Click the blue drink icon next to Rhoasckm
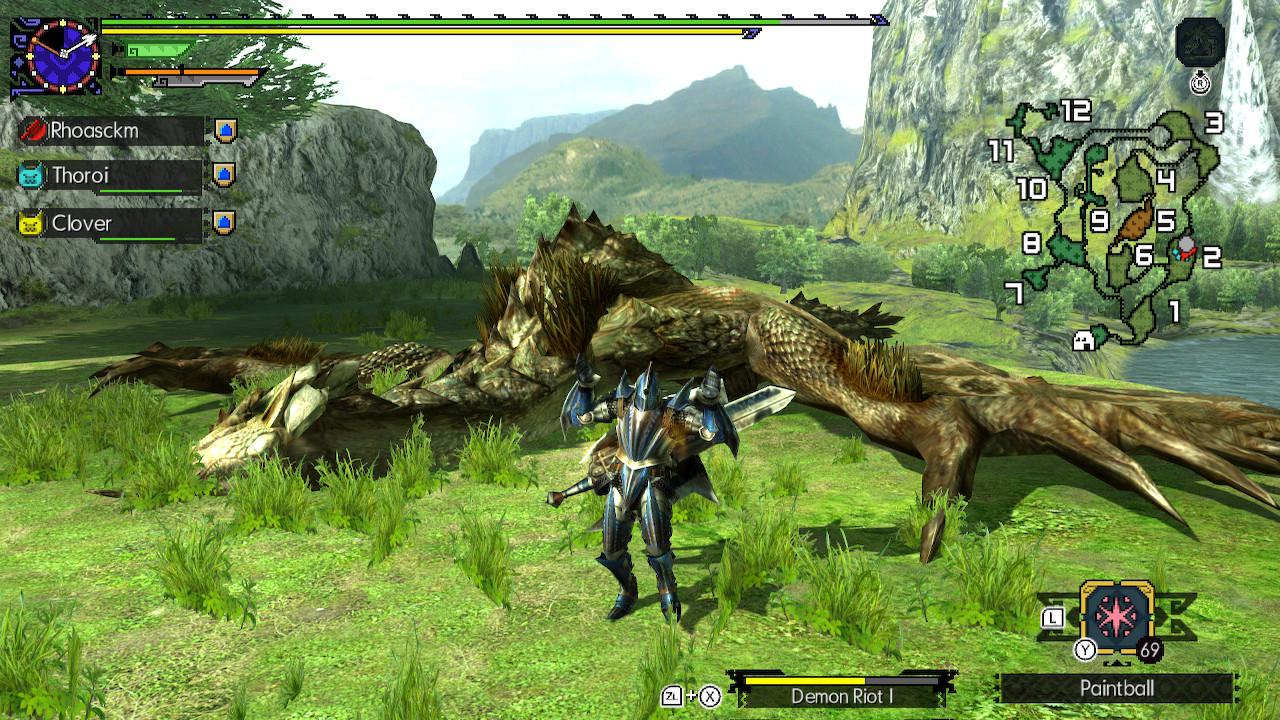 pyautogui.click(x=227, y=129)
